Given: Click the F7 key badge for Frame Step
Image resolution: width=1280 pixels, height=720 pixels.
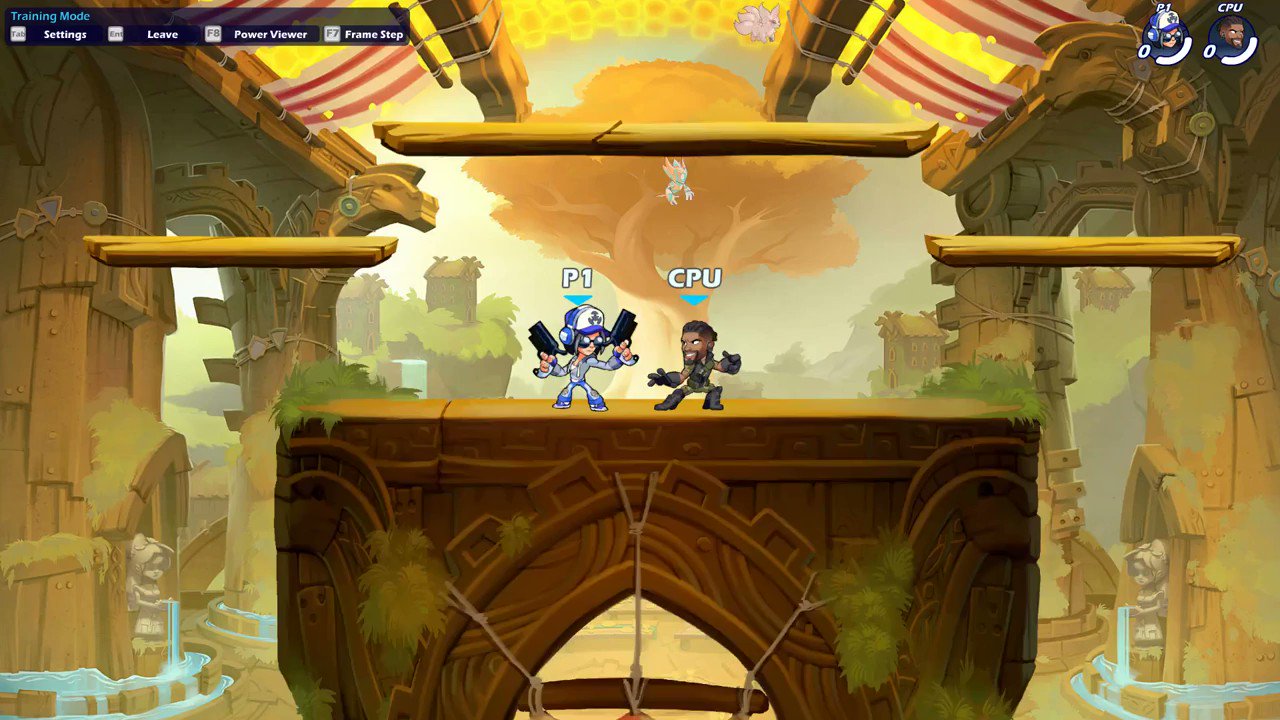Looking at the screenshot, I should 333,33.
